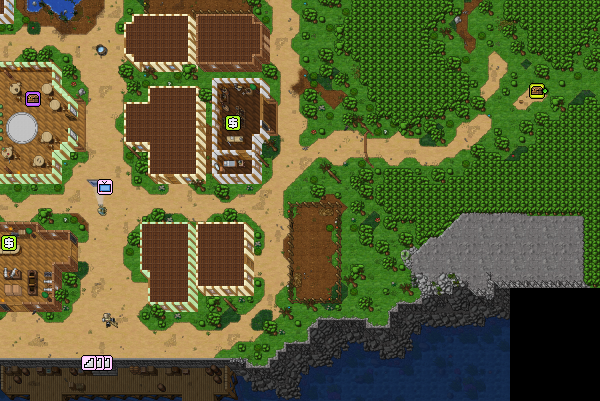Open the green dollar shop marker at the screen edge

pos(9,242)
